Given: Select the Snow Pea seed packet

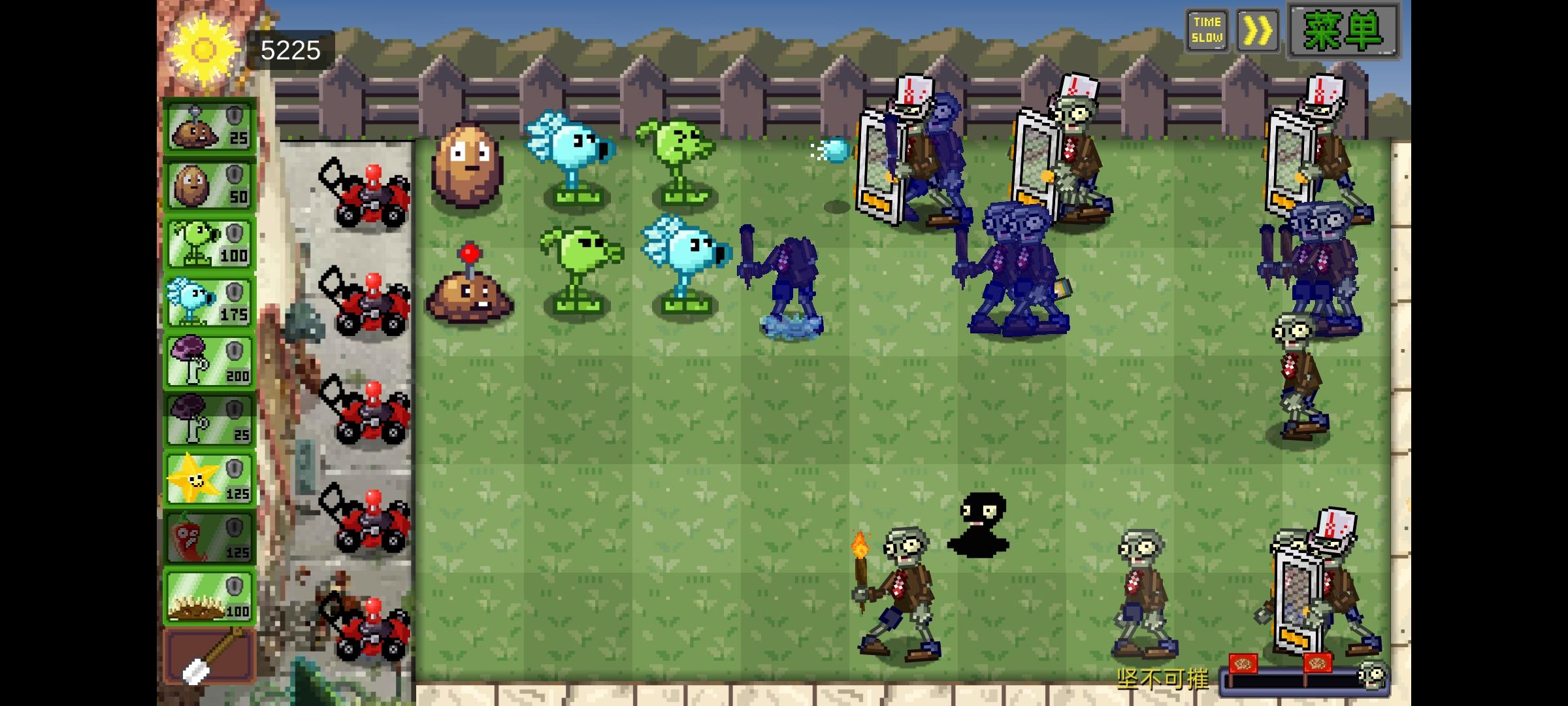Looking at the screenshot, I should [208, 301].
